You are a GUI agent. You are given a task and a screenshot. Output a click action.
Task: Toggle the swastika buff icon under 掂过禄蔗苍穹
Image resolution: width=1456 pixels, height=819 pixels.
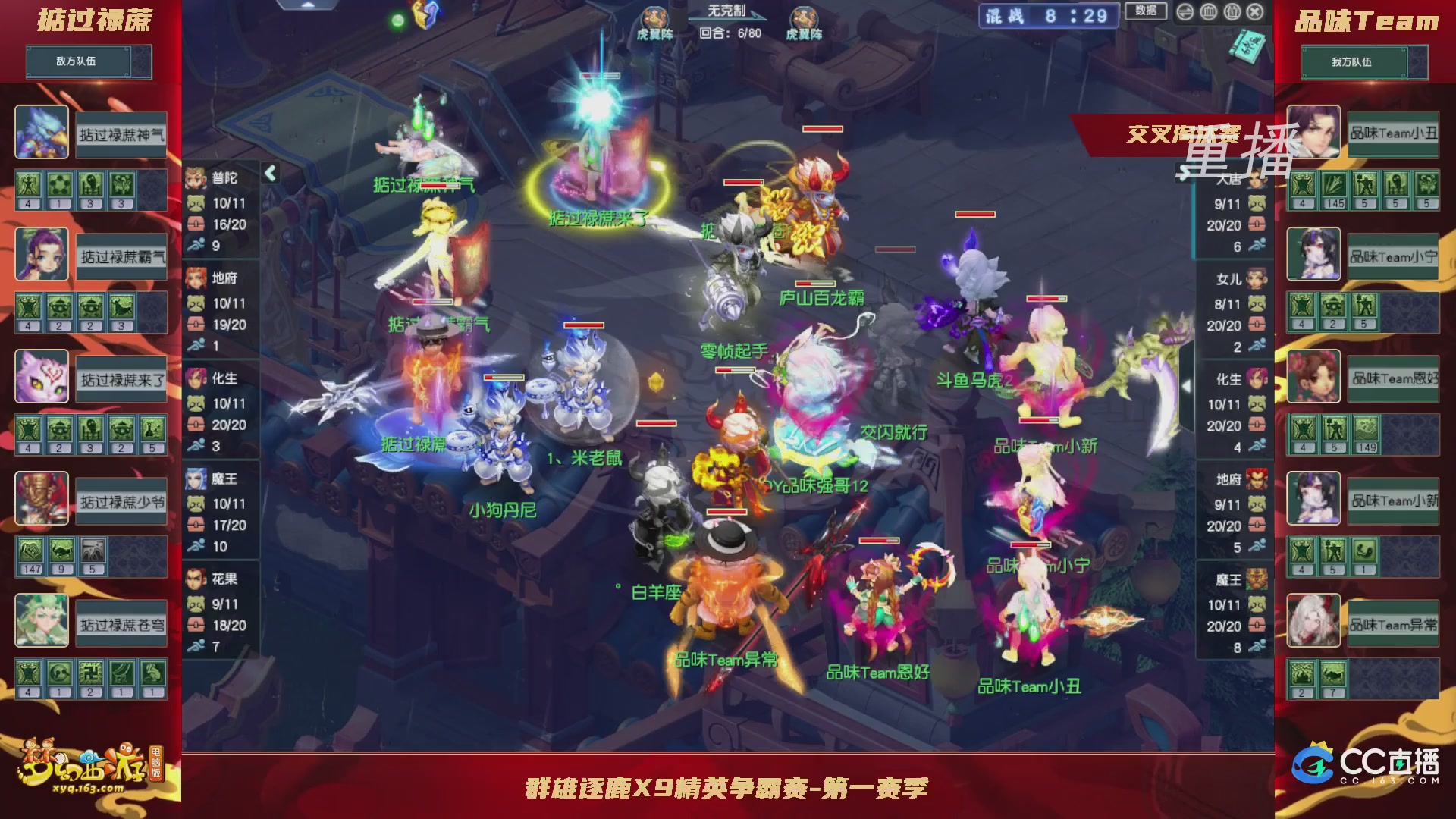pyautogui.click(x=90, y=673)
